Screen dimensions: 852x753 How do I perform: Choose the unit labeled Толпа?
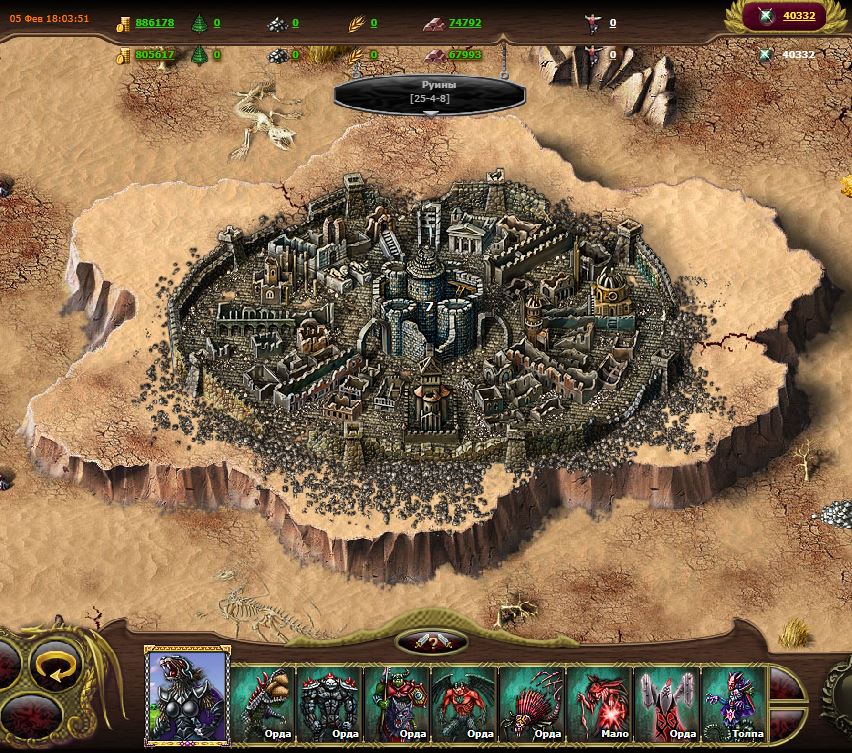point(734,702)
